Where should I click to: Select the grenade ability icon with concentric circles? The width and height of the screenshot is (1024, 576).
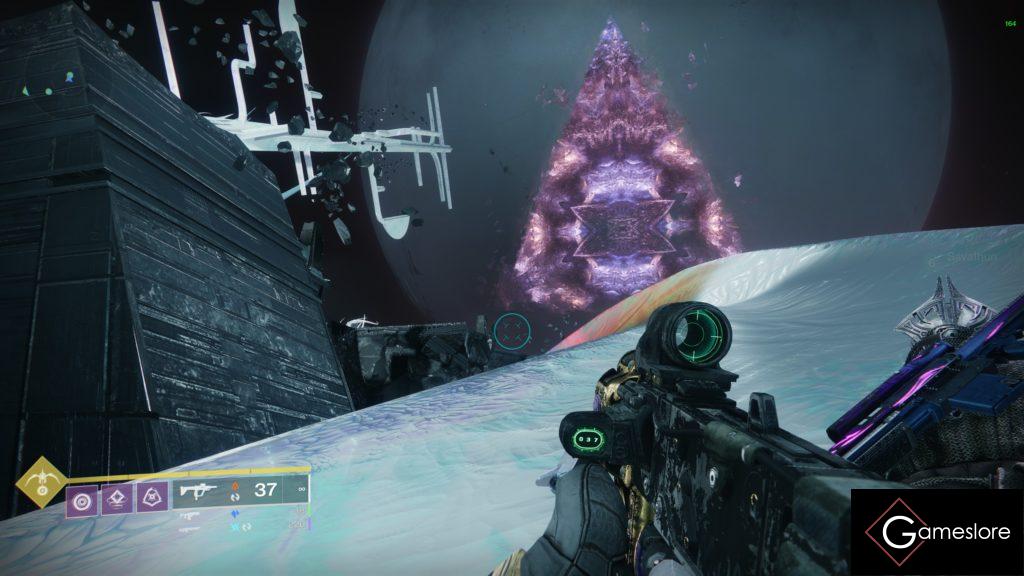click(82, 499)
